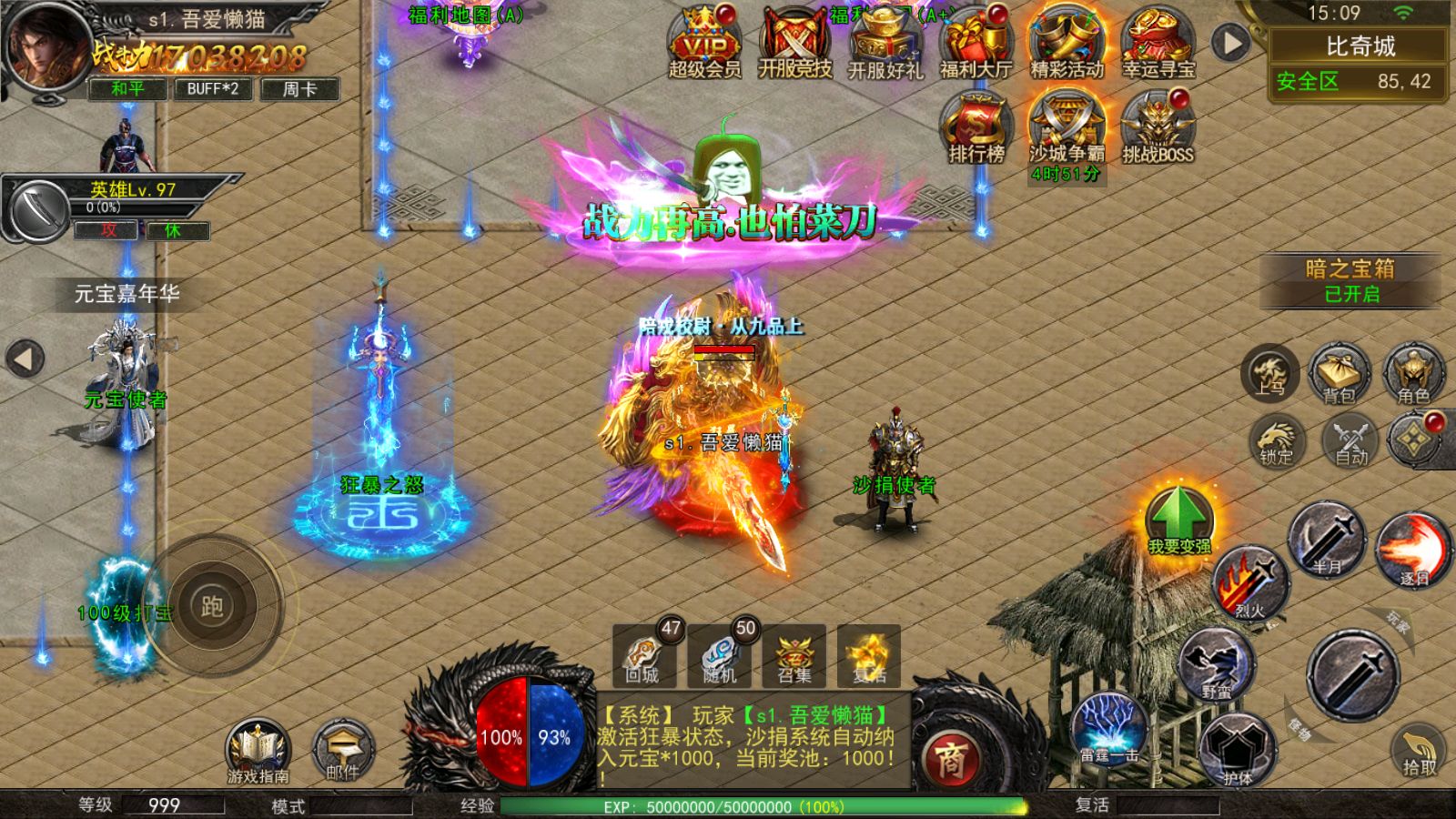Open the 排行榜 ranking board
The image size is (1456, 819).
[x=976, y=129]
